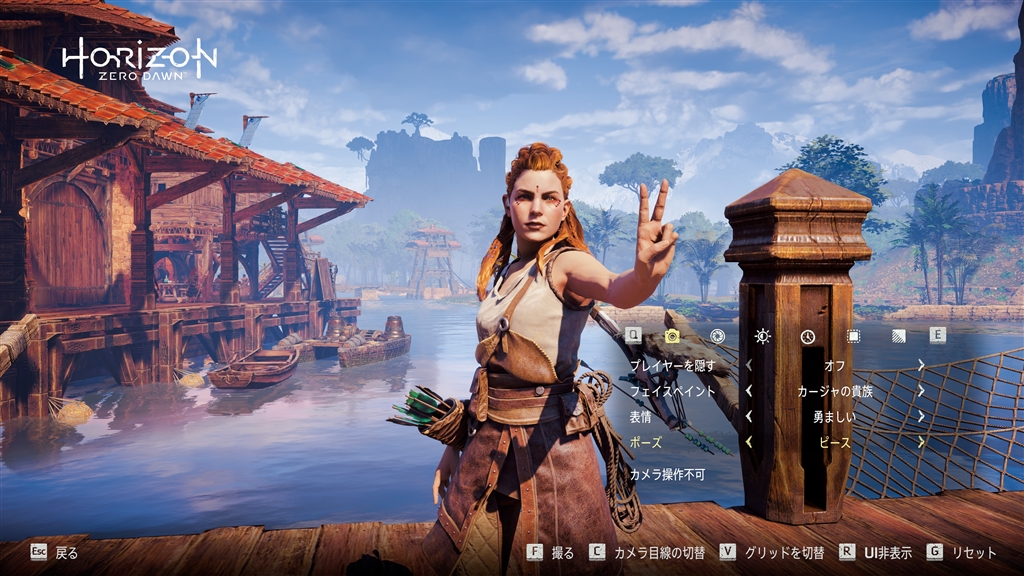The image size is (1024, 576).
Task: Click the 戻る back label
Action: coord(66,552)
